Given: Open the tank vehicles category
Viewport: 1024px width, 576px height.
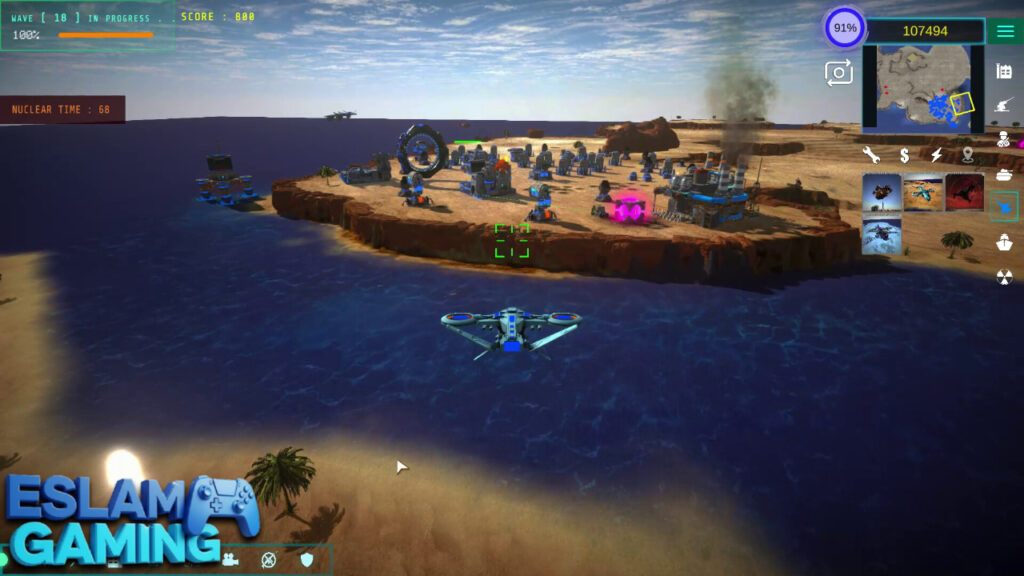Looking at the screenshot, I should (x=1004, y=174).
